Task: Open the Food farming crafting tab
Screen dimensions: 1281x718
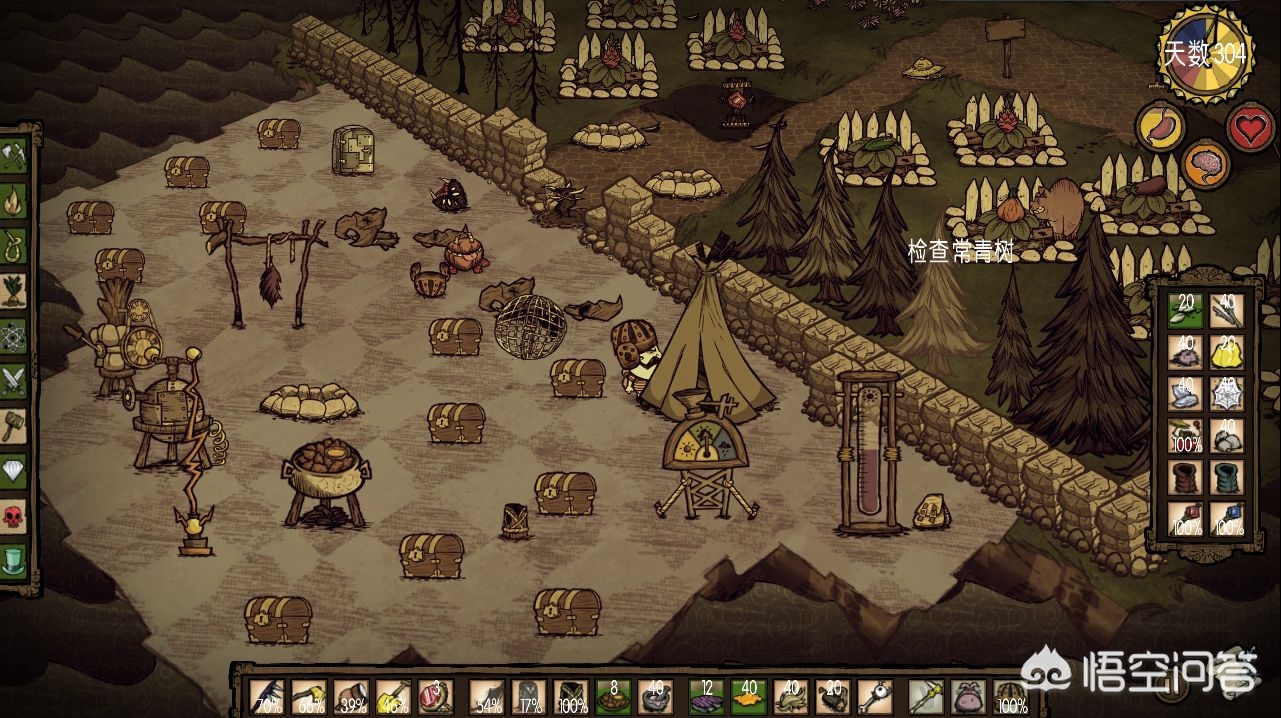Action: 14,287
